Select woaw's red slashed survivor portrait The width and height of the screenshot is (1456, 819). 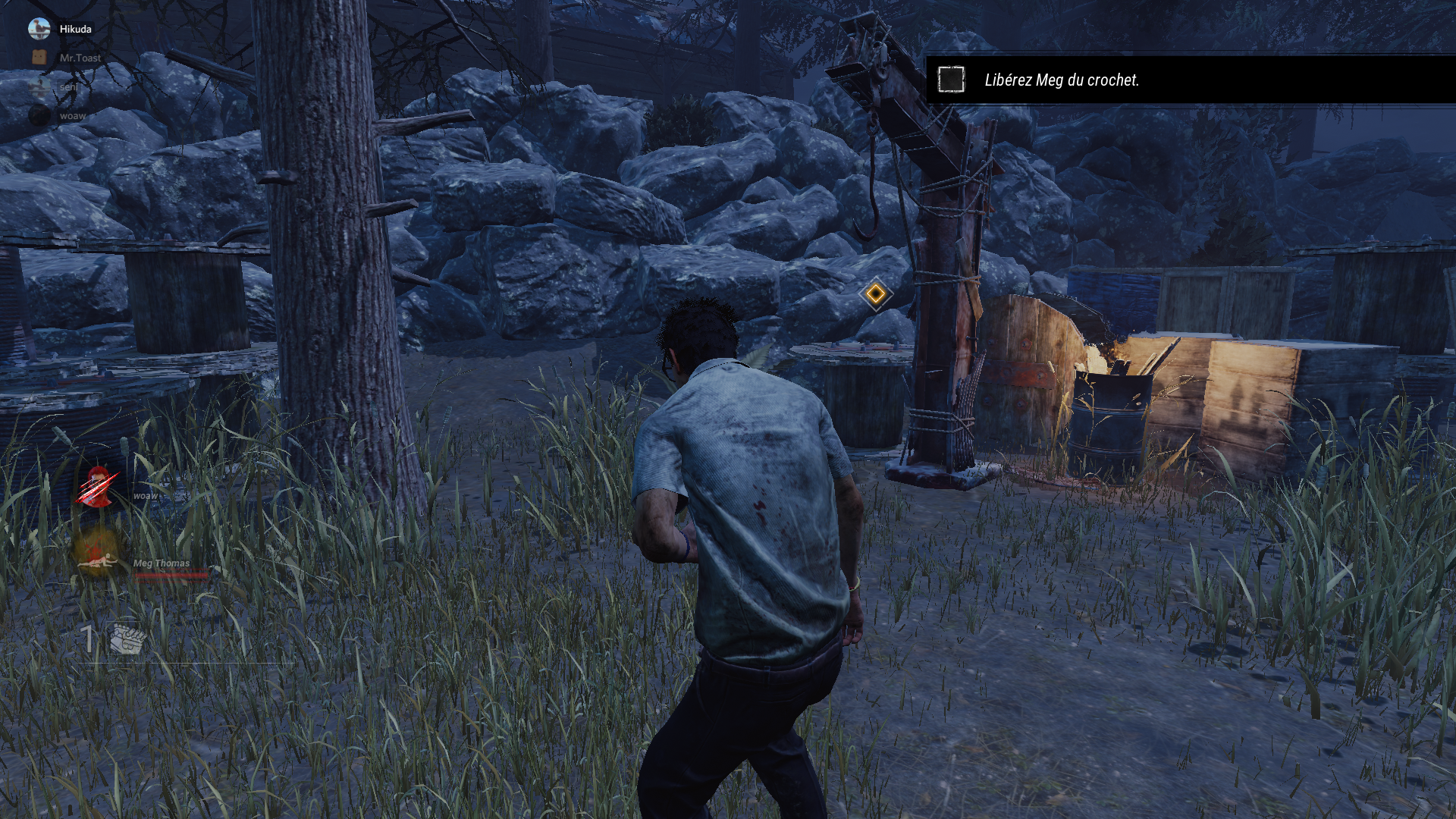click(x=97, y=487)
